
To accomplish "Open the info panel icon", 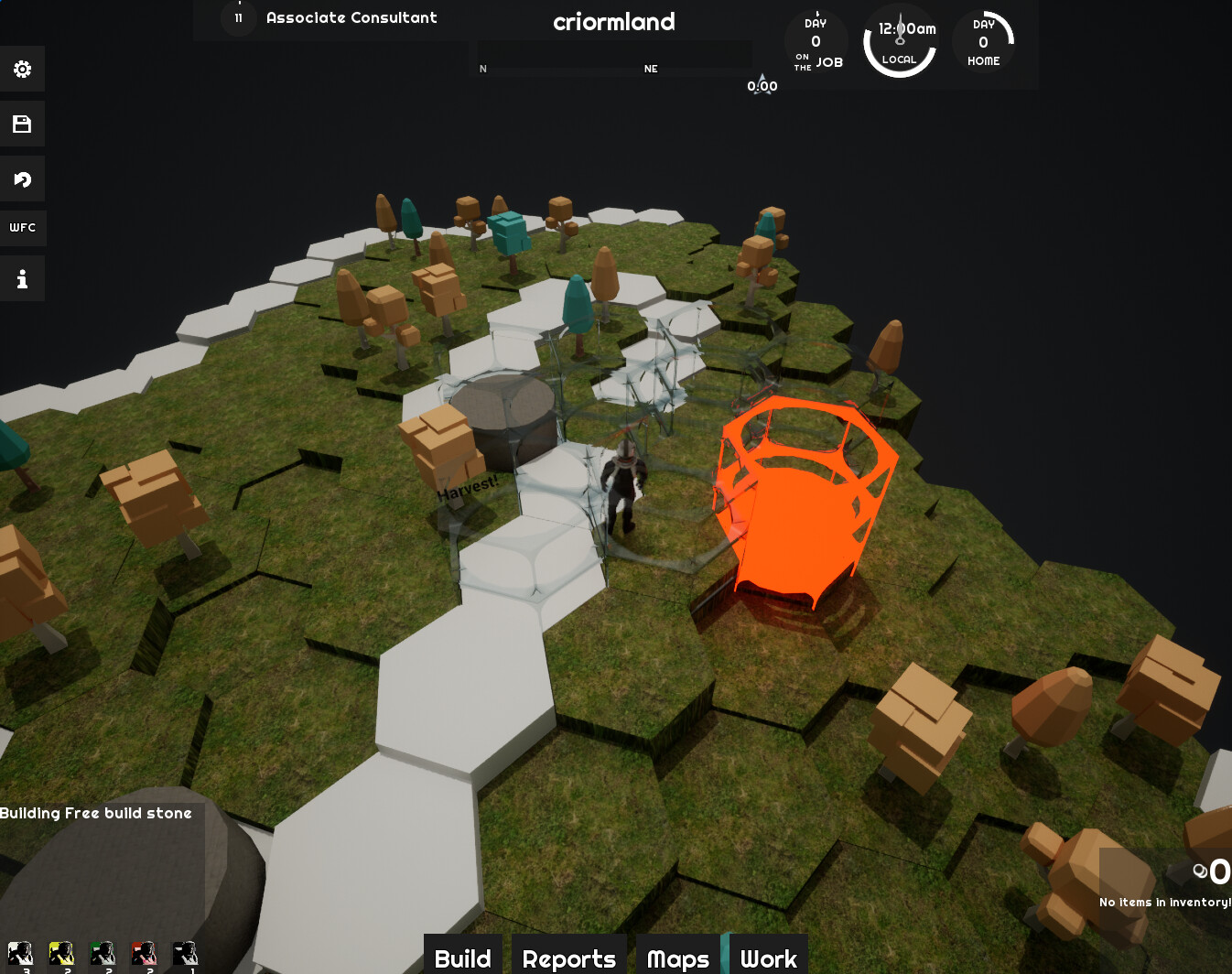I will pyautogui.click(x=23, y=277).
